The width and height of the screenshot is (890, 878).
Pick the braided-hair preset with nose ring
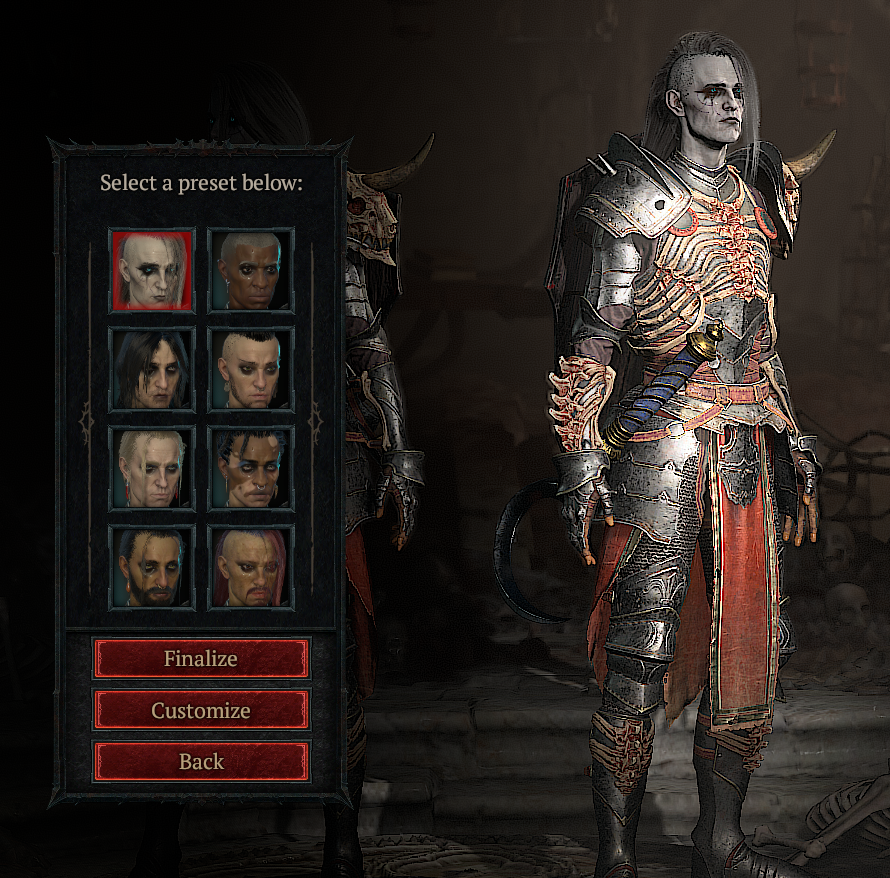[251, 468]
